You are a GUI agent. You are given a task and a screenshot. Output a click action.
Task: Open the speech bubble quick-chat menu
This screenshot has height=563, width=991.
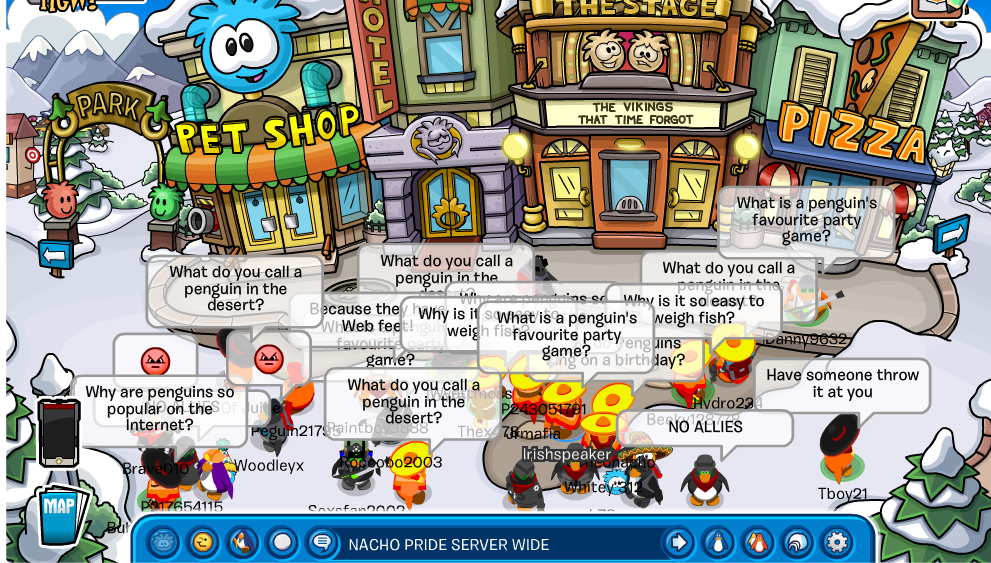321,543
